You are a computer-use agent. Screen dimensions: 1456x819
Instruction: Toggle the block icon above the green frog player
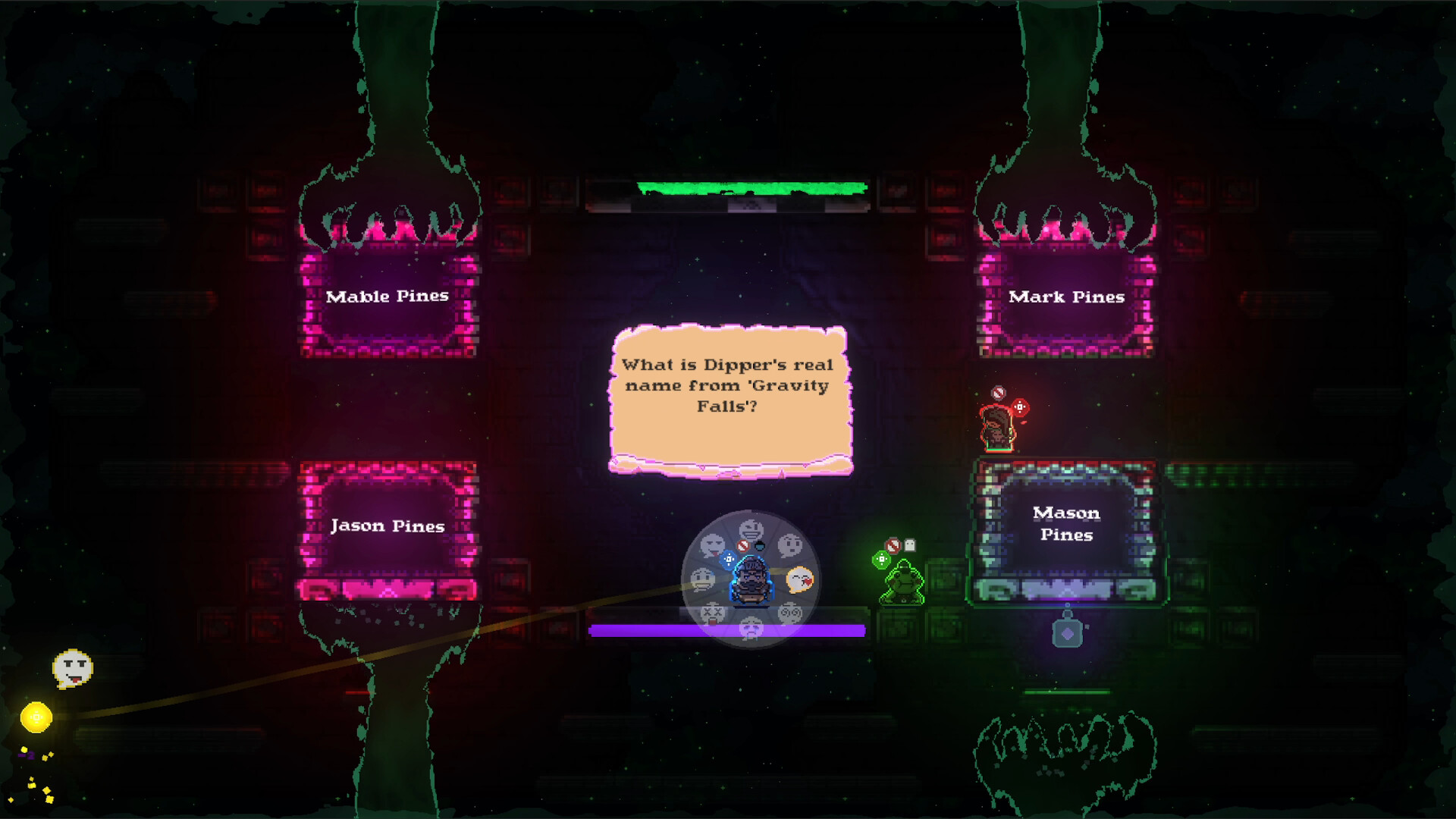coord(893,544)
